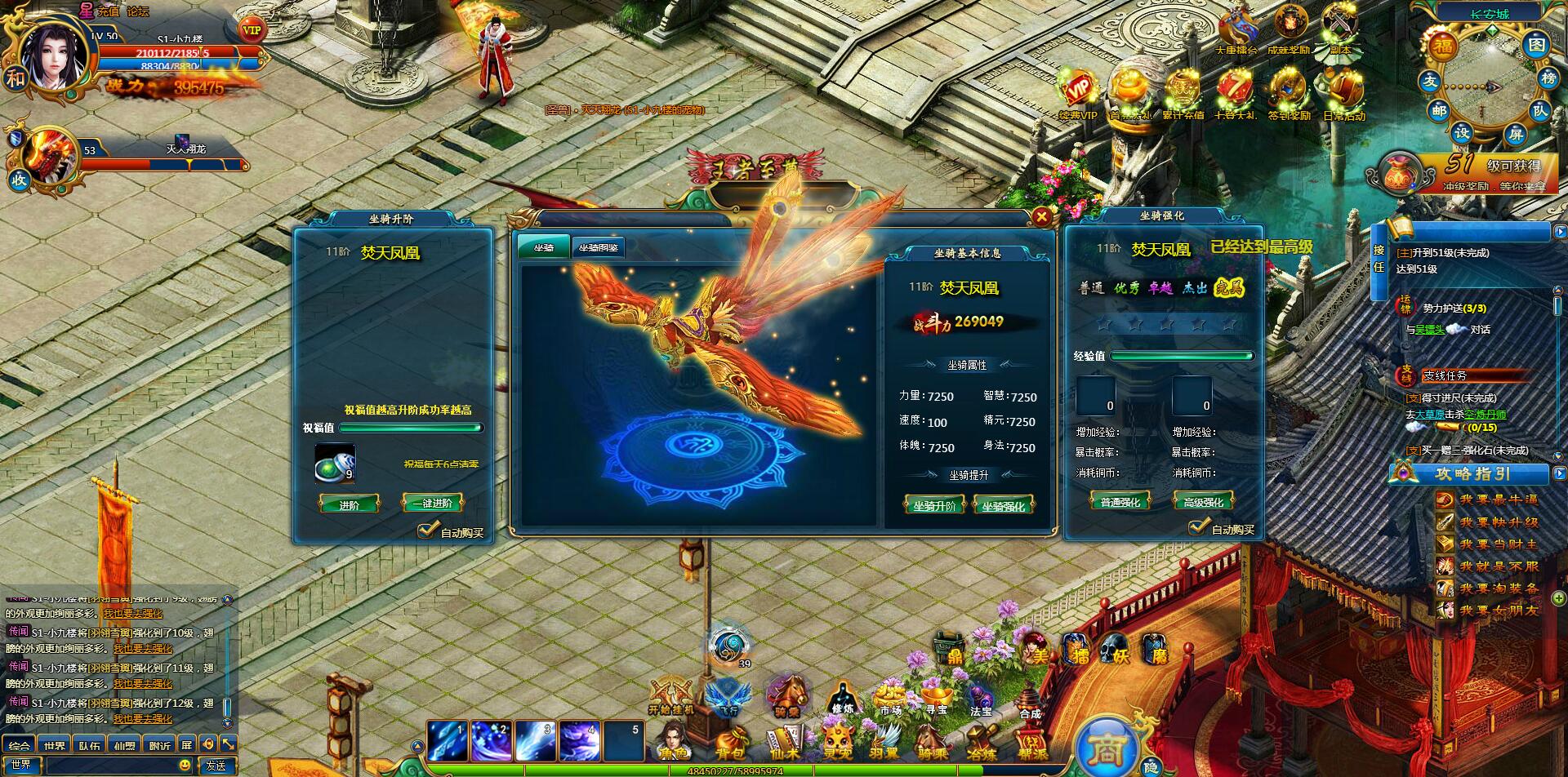The height and width of the screenshot is (777, 1568).
Task: Open the 日常活动 daily activities icon
Action: point(1343,94)
